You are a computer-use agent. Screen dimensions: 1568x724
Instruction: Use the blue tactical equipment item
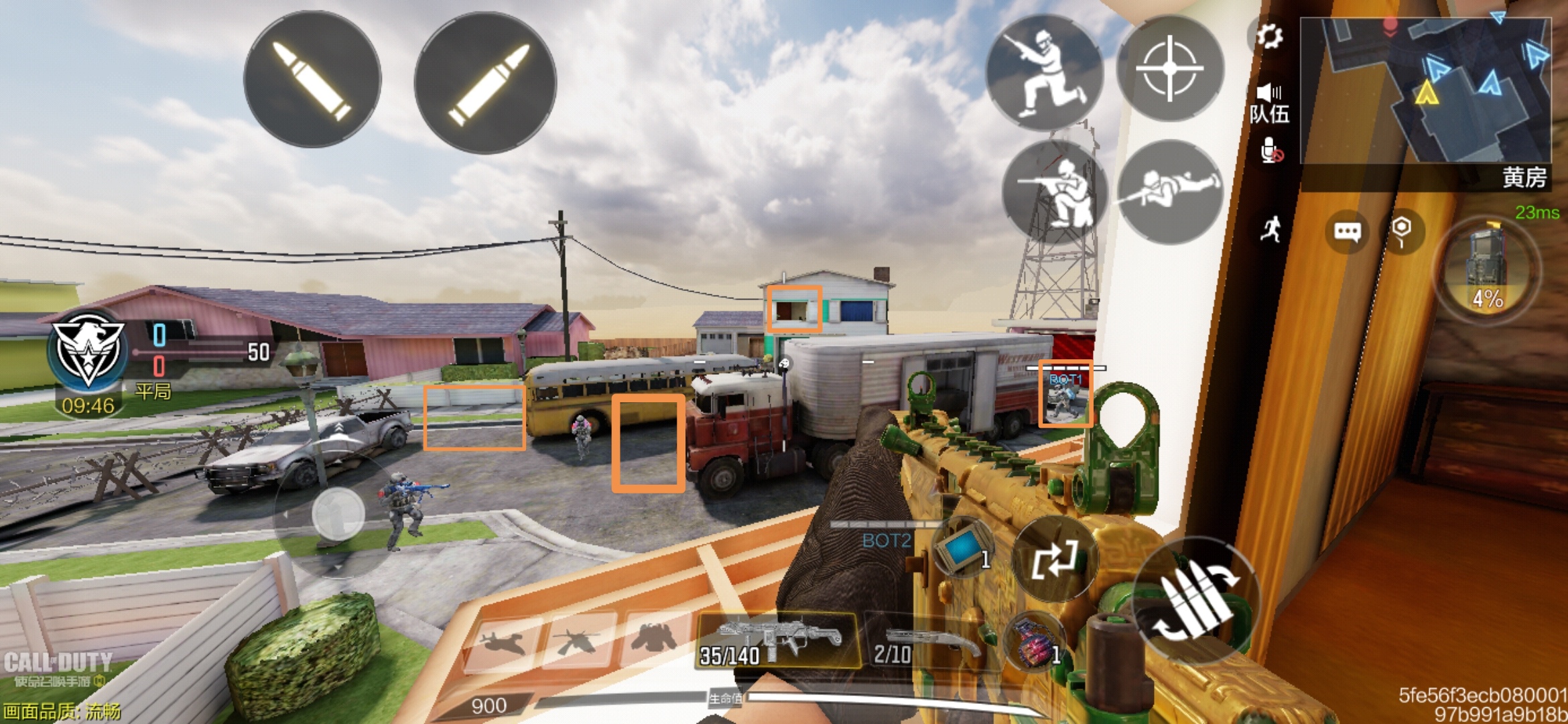click(x=963, y=550)
